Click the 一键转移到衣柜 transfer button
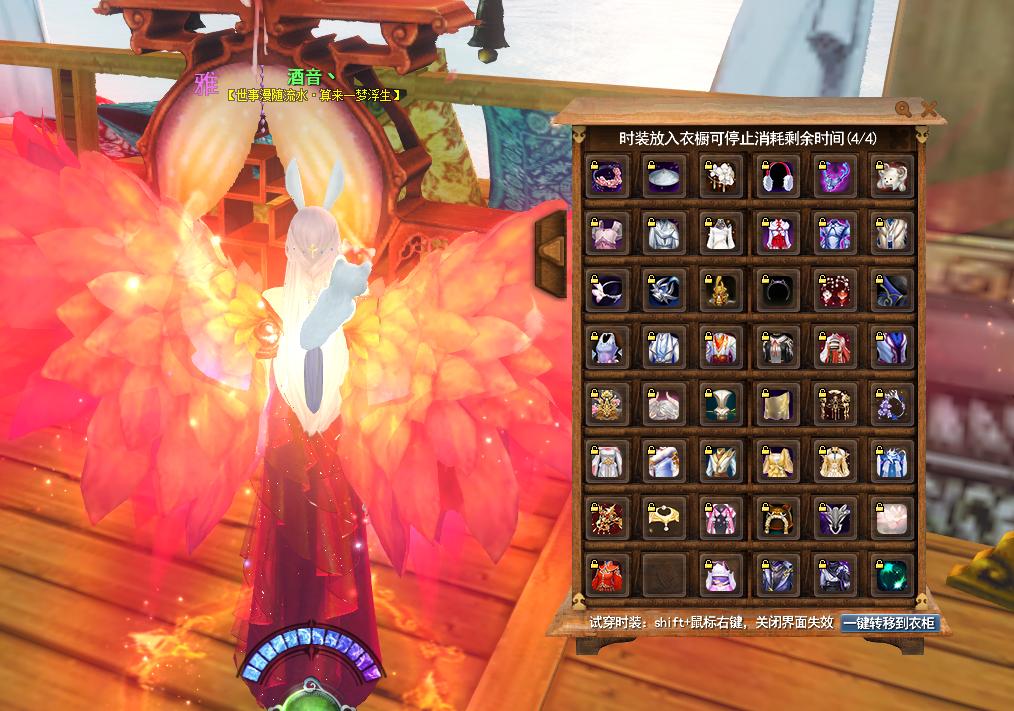 889,623
